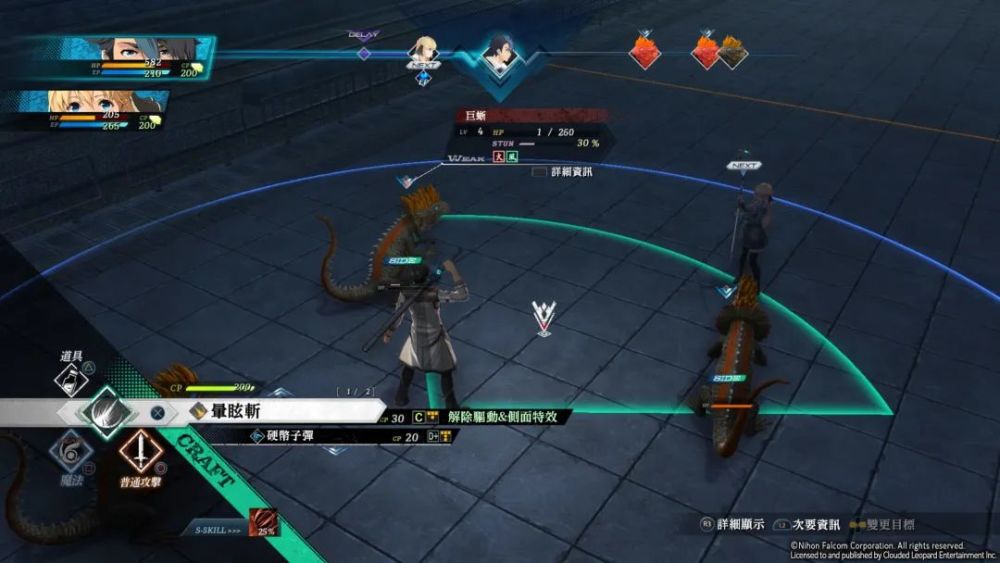This screenshot has height=563, width=1000.
Task: Select the highlighted Craft command diamond
Action: pyautogui.click(x=105, y=410)
